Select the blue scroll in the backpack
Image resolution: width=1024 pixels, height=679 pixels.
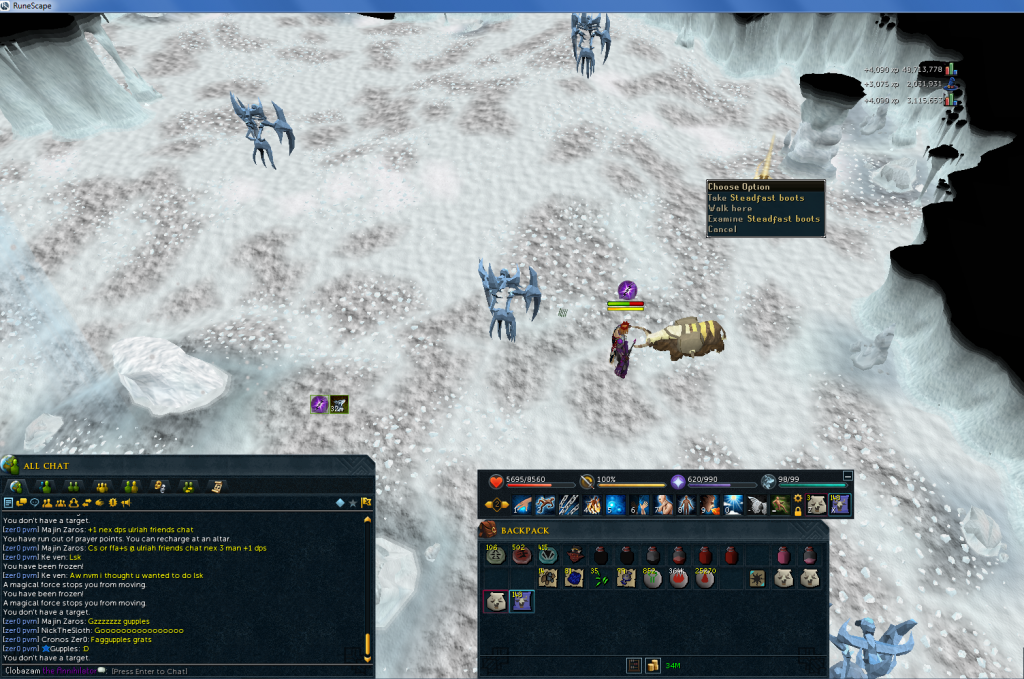(x=573, y=577)
